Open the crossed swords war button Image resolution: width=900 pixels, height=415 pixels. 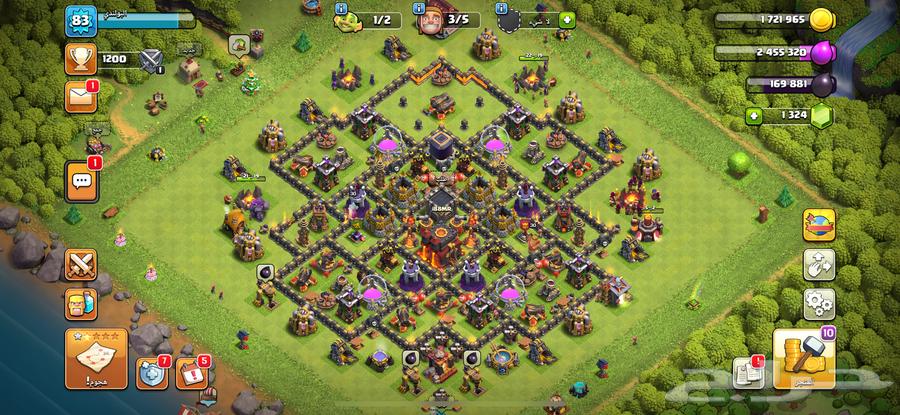[x=81, y=265]
